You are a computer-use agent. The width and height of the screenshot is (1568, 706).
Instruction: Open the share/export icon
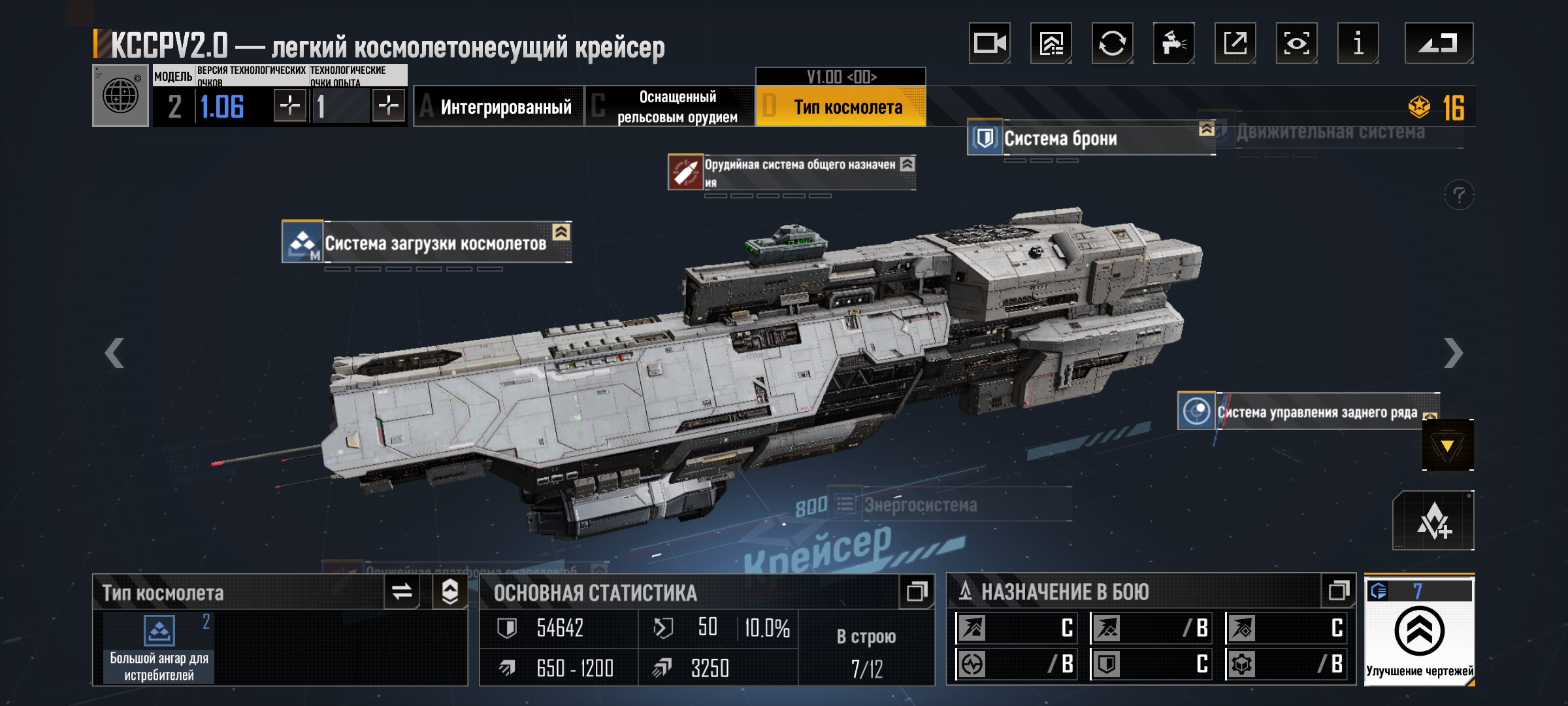[1235, 44]
